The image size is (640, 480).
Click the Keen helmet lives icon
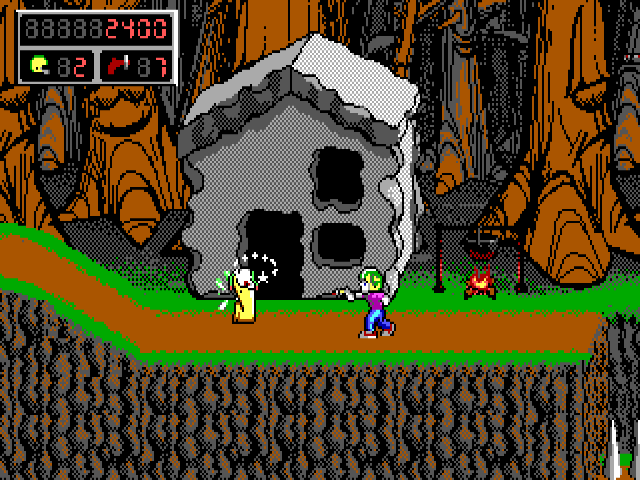click(x=39, y=65)
